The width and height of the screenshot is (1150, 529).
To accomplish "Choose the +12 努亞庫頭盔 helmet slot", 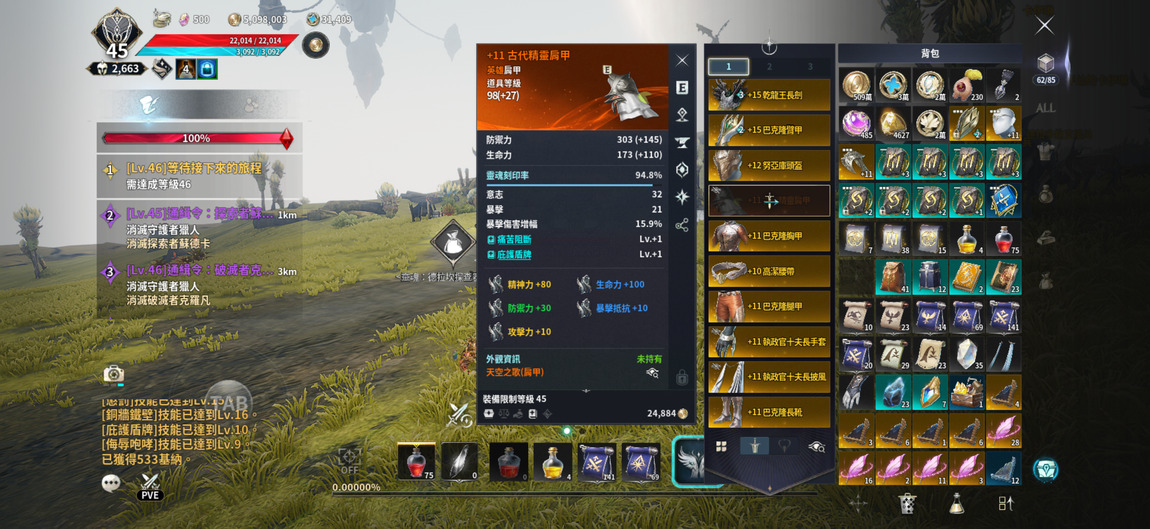I will click(769, 165).
